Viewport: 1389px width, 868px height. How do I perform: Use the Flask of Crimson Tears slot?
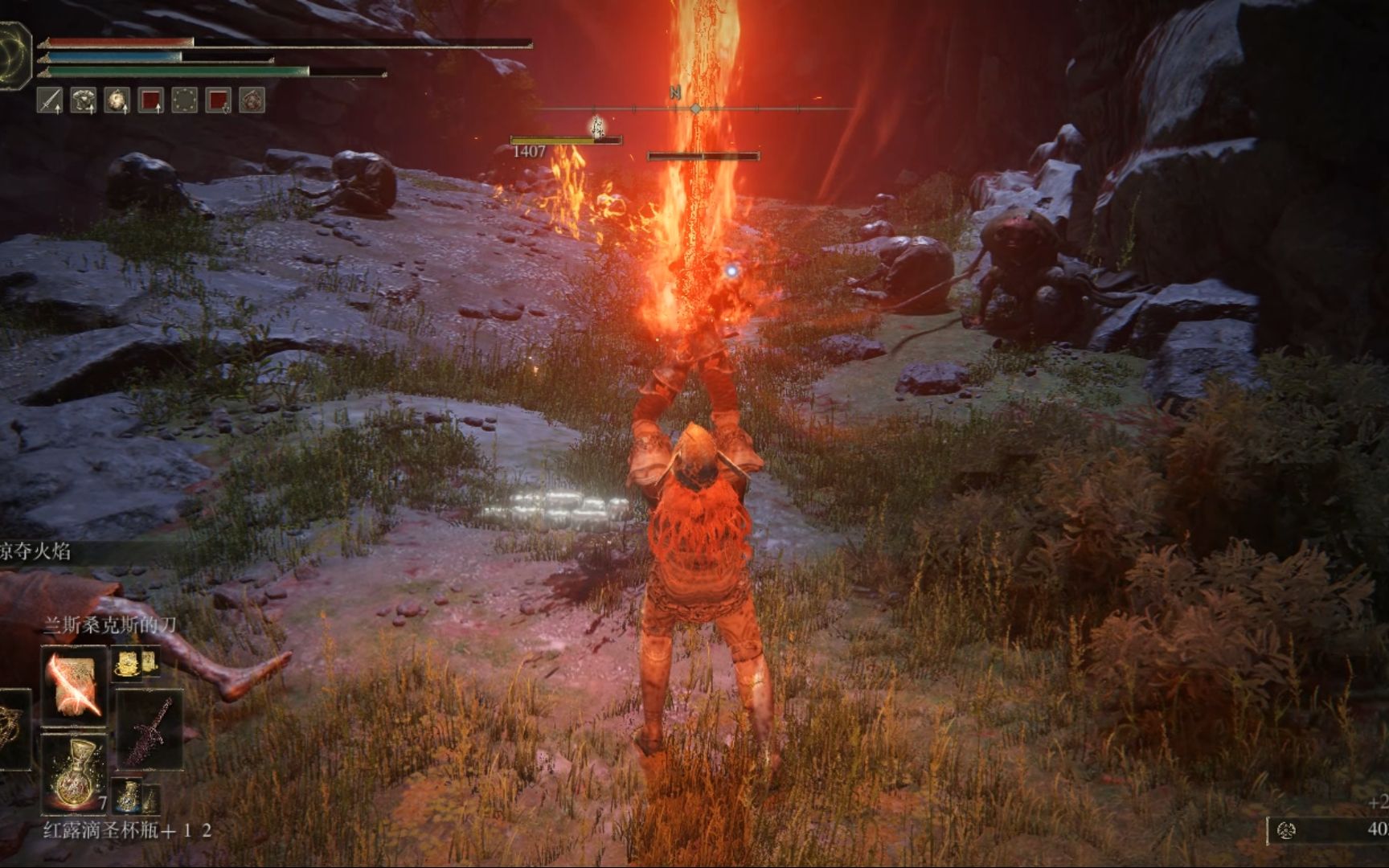pos(75,773)
